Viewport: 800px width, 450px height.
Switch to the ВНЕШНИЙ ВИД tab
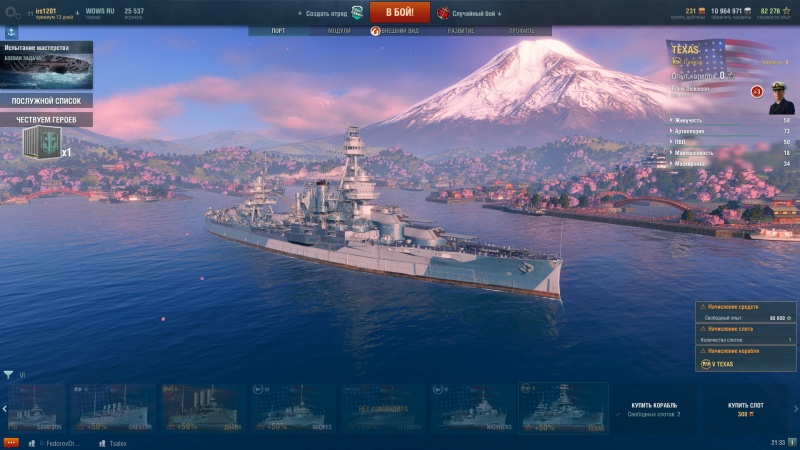tap(400, 31)
